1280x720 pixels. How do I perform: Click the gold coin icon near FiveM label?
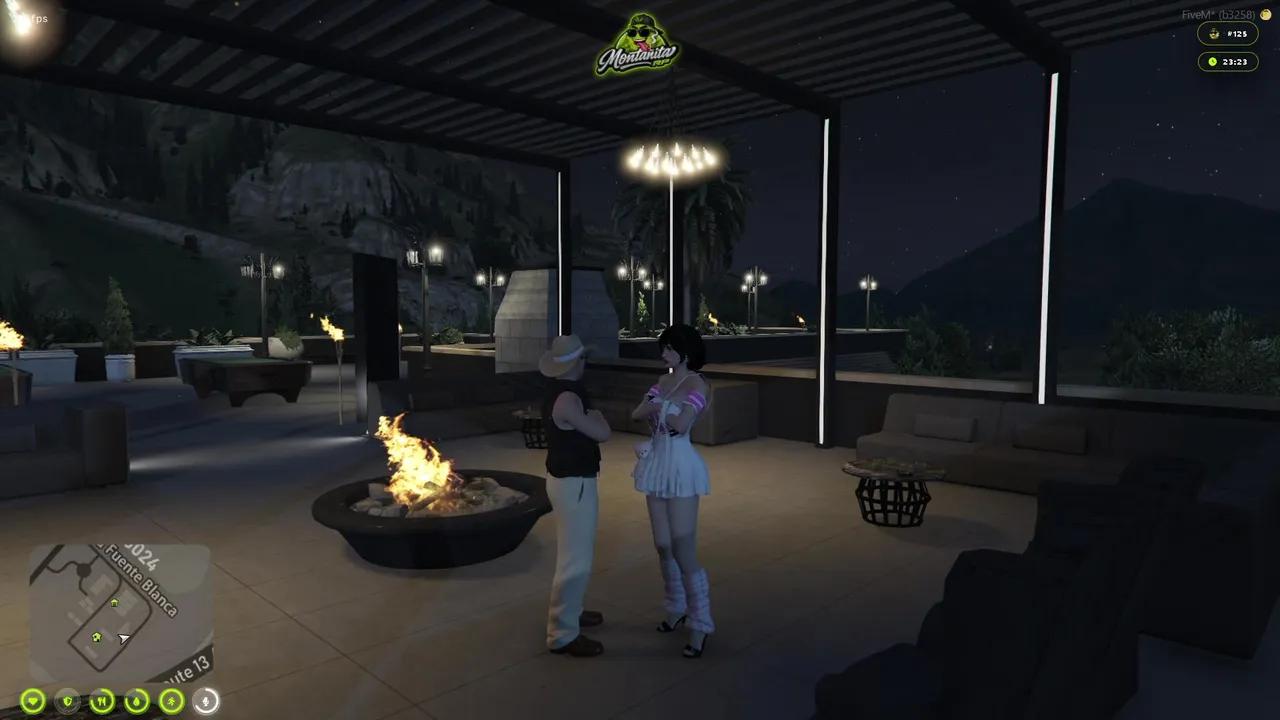point(1265,14)
